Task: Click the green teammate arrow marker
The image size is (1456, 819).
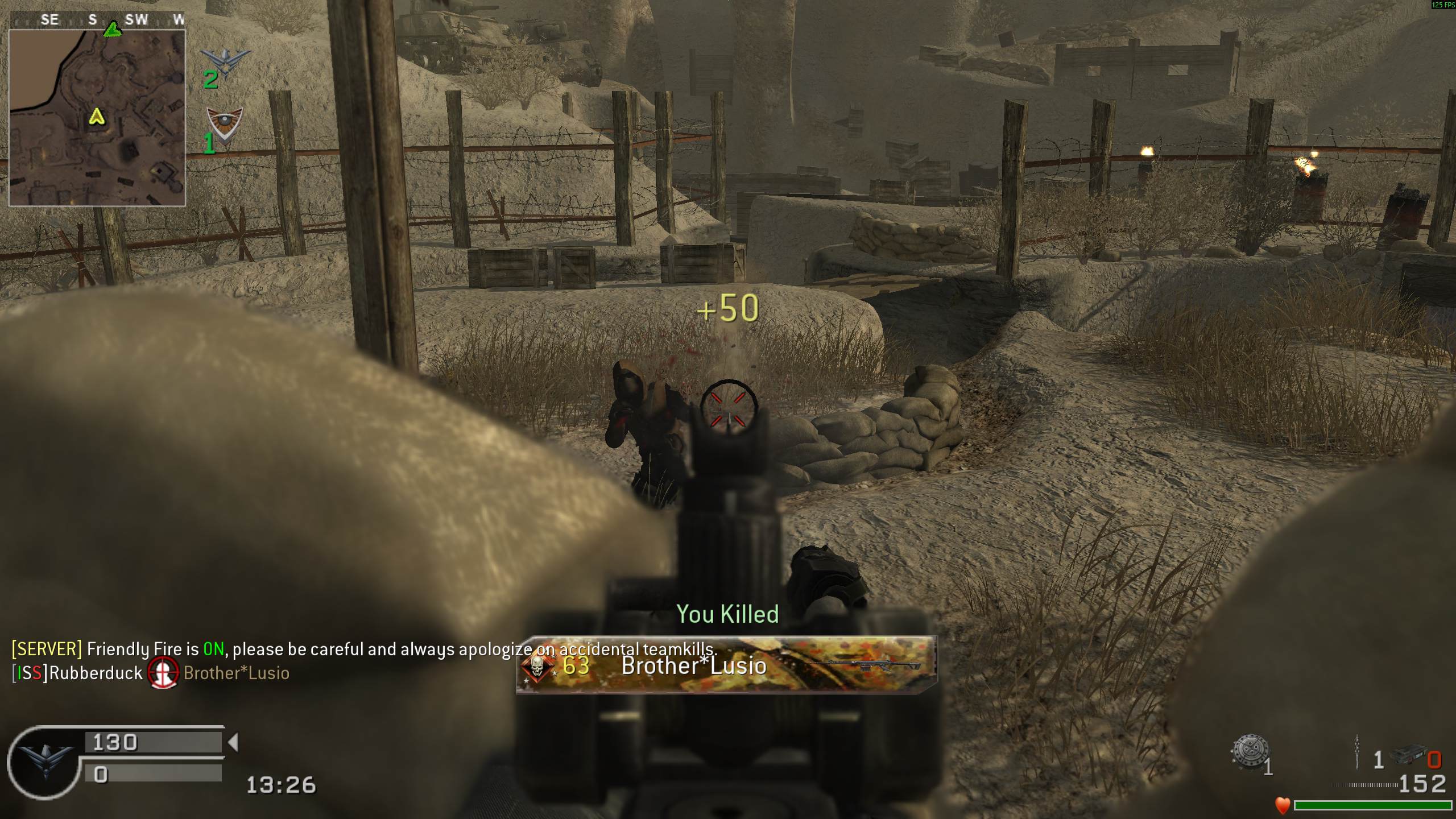Action: [113, 28]
